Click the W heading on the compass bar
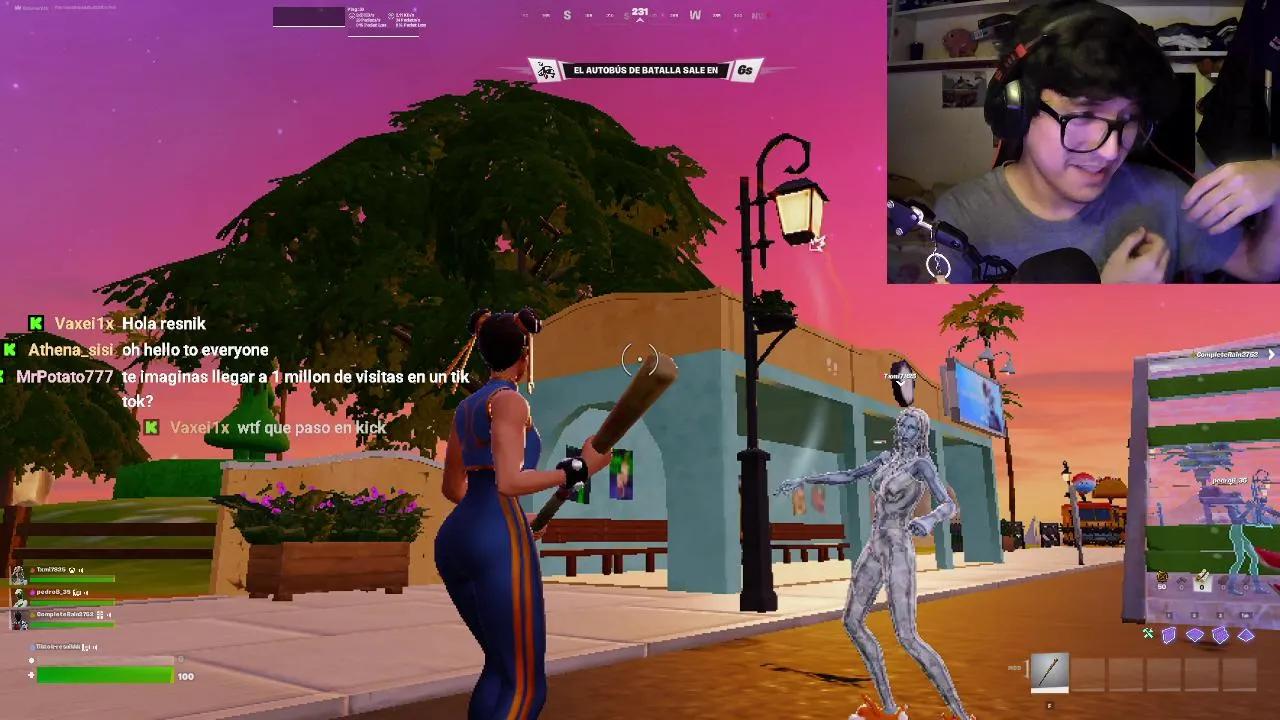Image resolution: width=1280 pixels, height=720 pixels. click(693, 14)
